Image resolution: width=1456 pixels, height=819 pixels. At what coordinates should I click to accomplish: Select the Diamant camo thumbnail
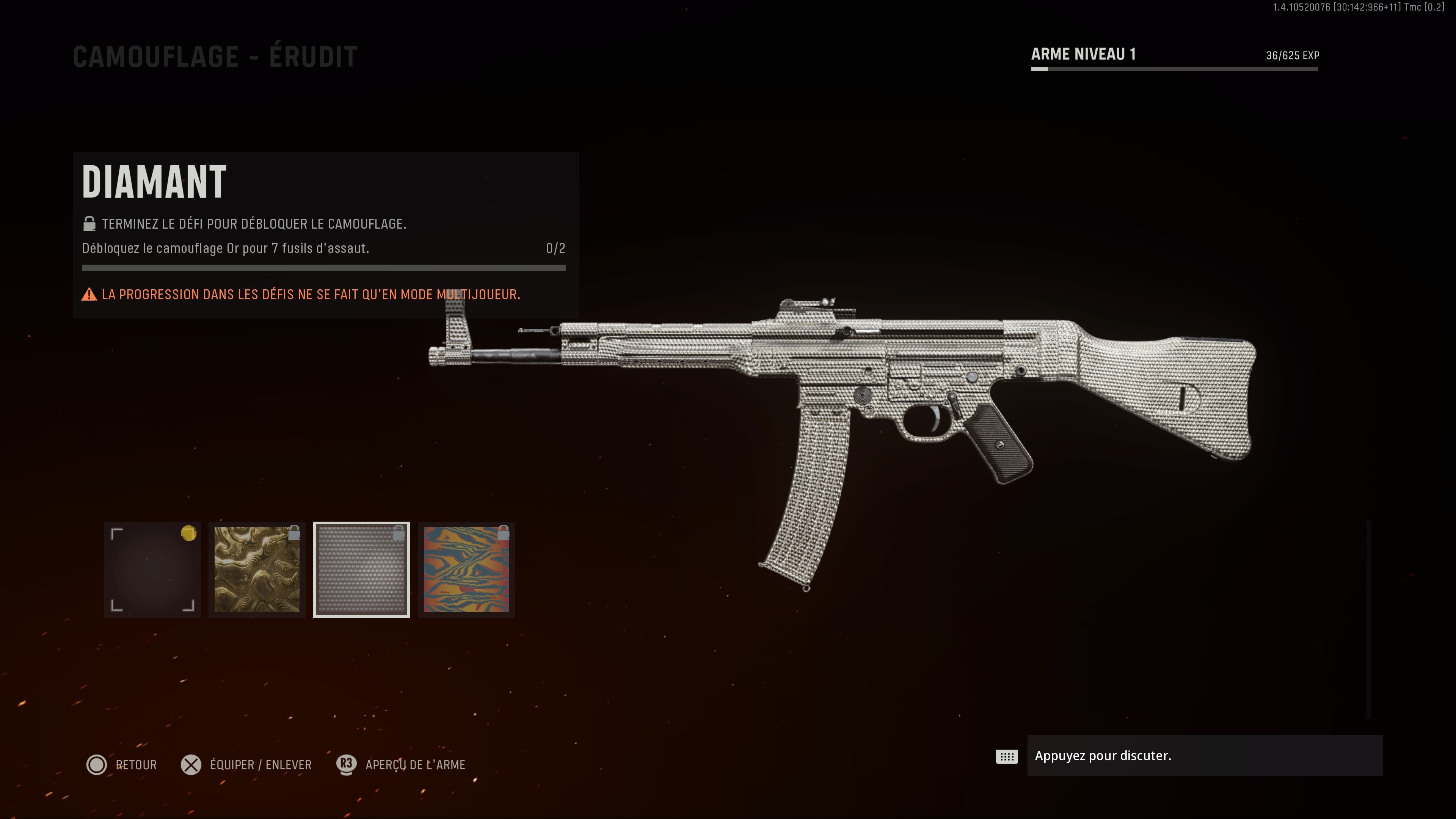click(362, 569)
